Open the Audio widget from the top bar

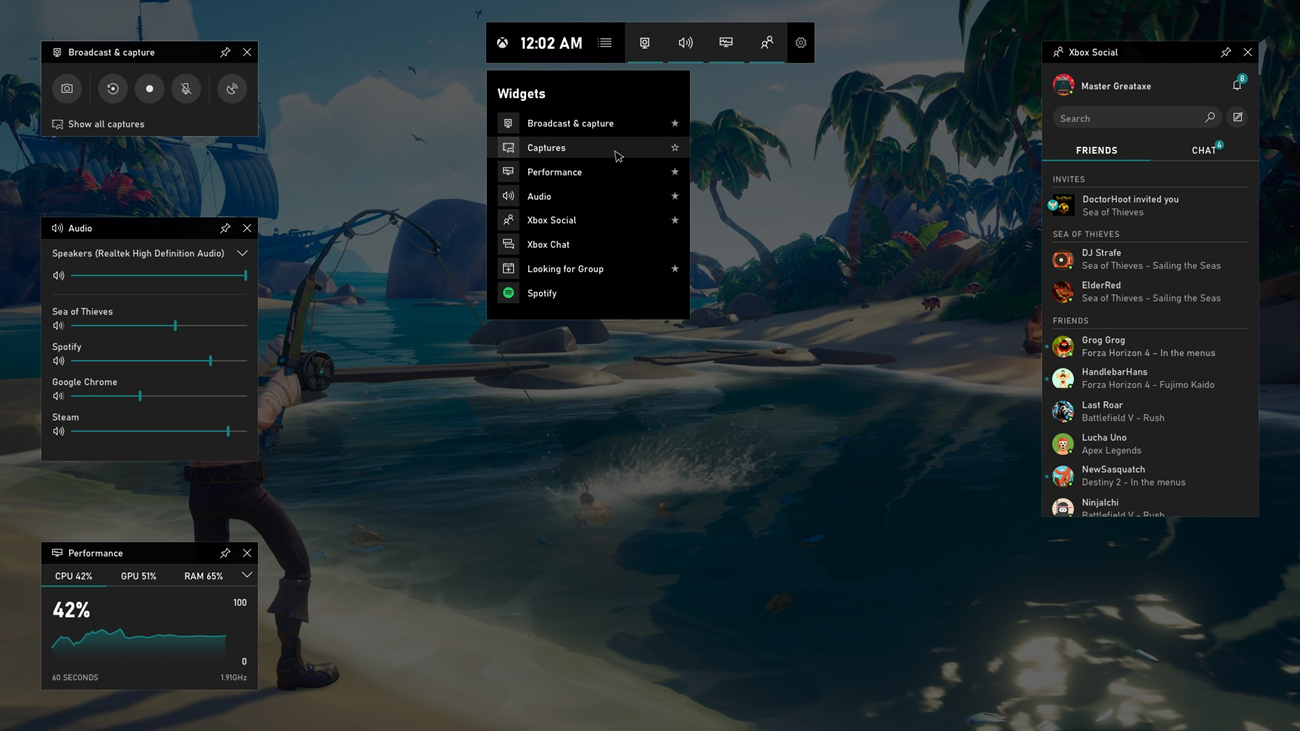pyautogui.click(x=685, y=42)
